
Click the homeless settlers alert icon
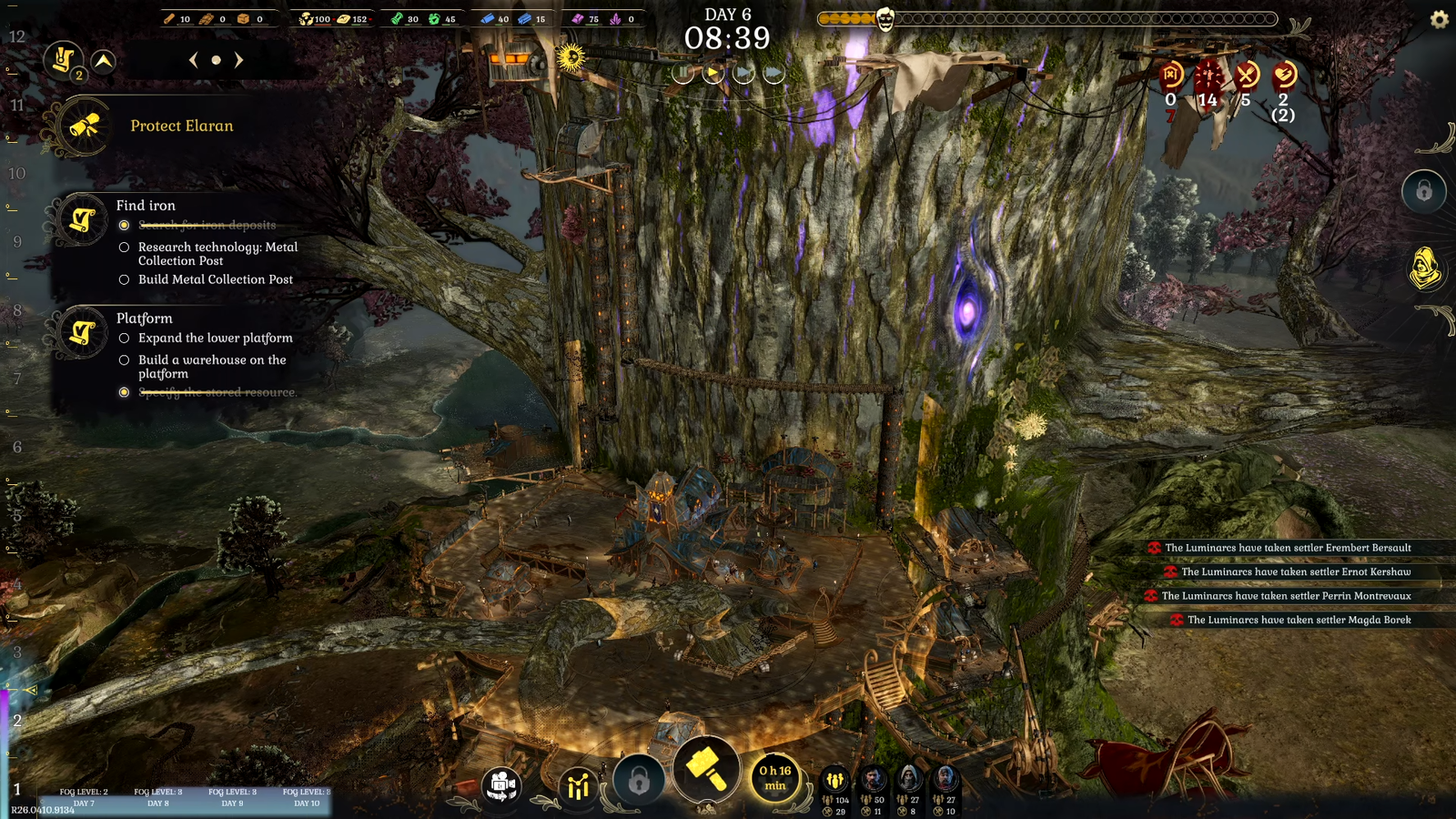1171,74
